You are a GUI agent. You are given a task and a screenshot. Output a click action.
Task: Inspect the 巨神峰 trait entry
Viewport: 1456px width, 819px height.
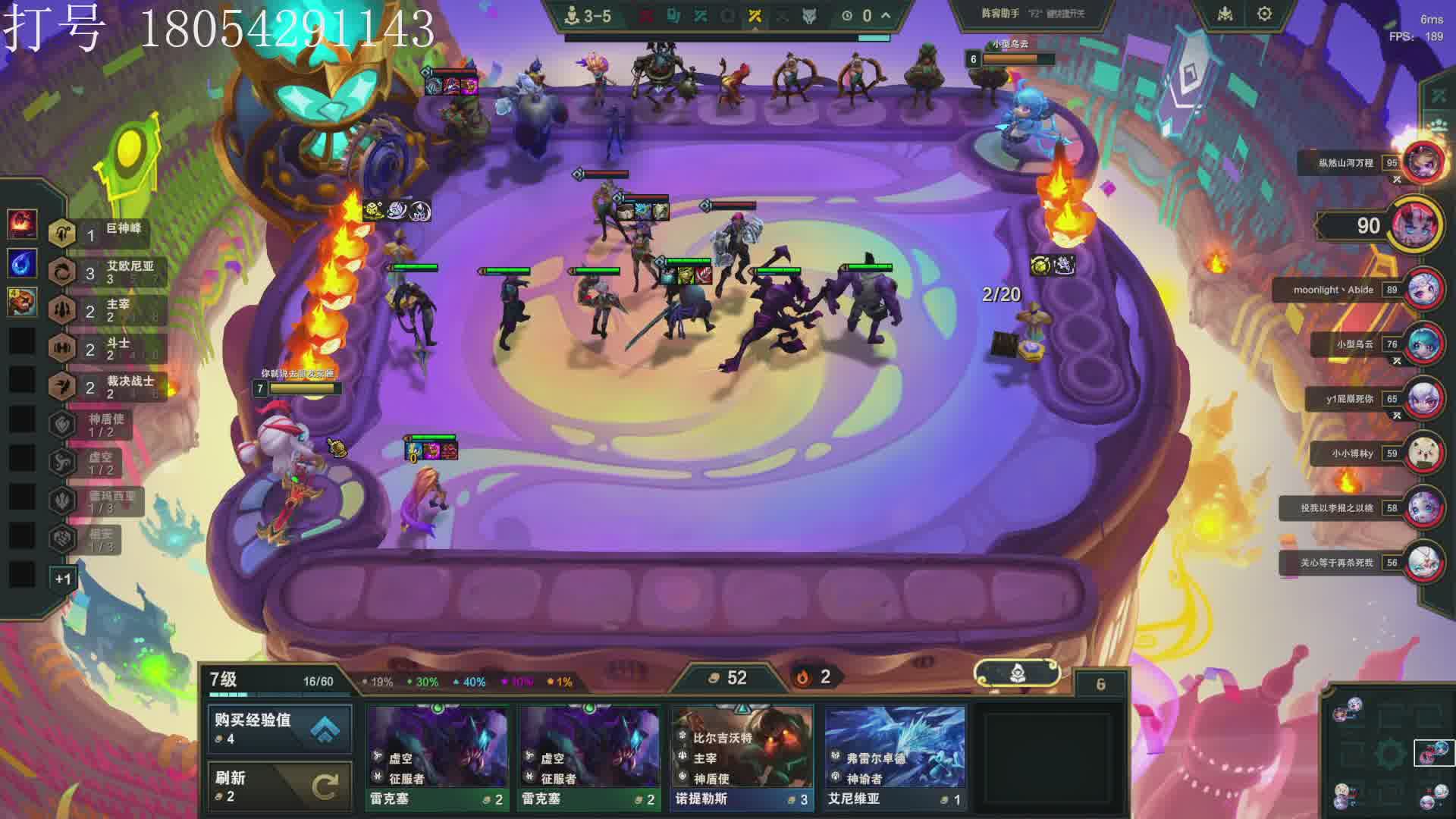106,234
